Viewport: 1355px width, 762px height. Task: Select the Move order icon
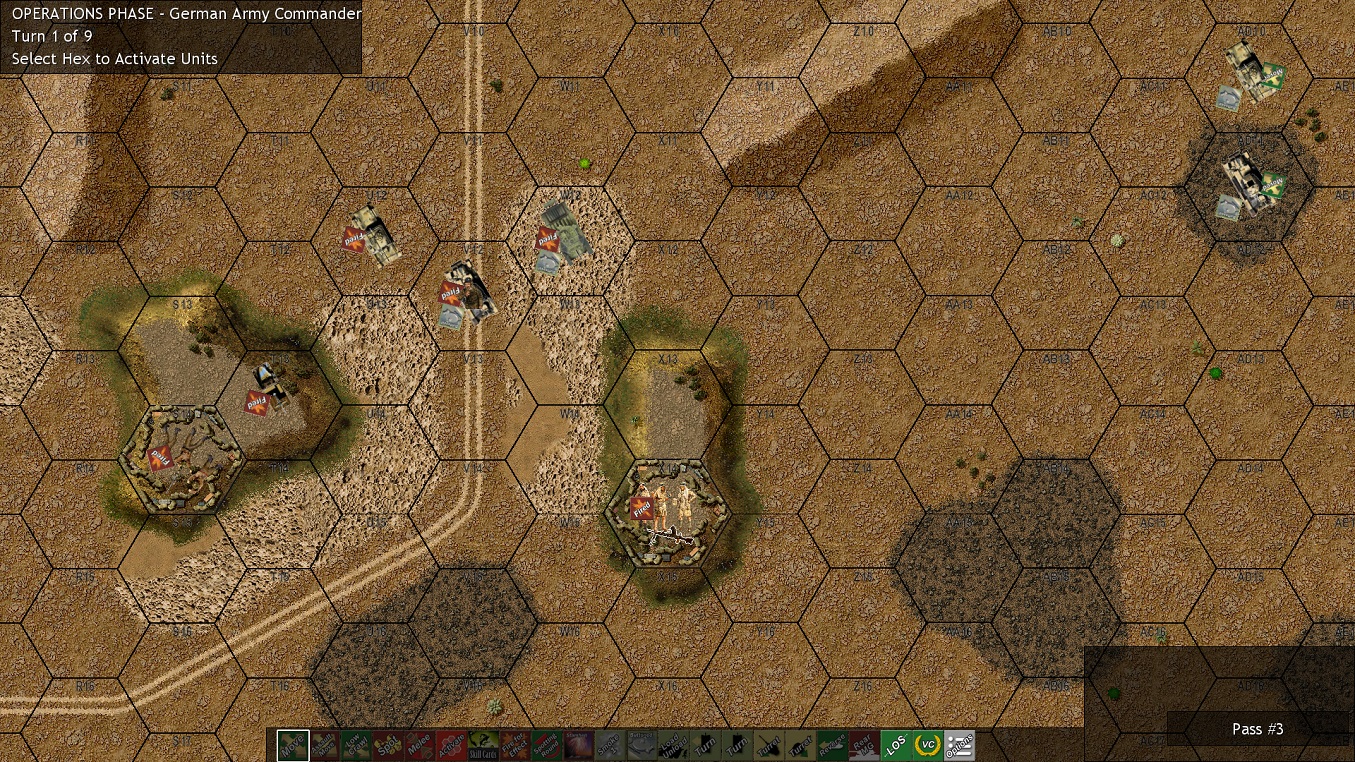tap(292, 745)
